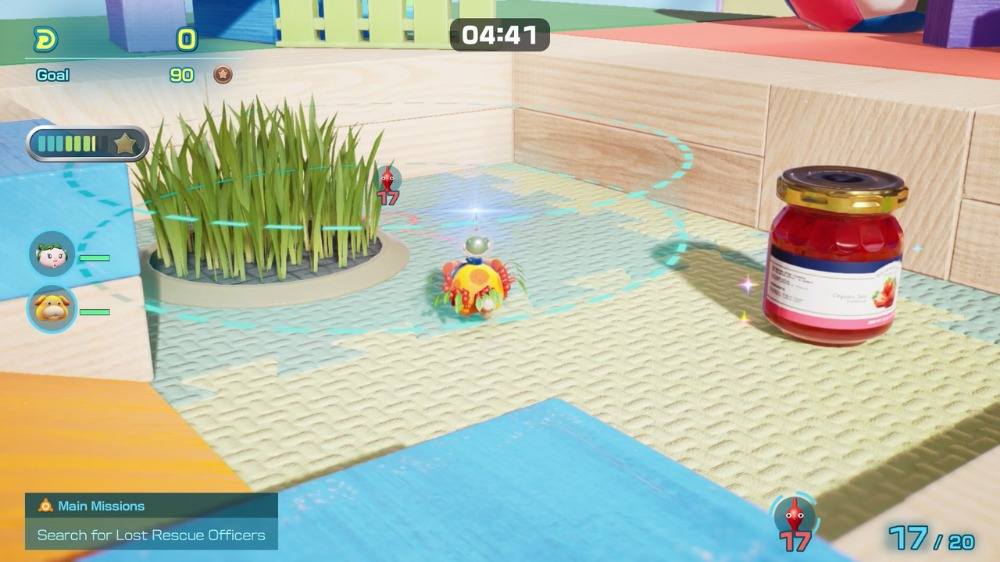This screenshot has width=1000, height=562.
Task: Click the green D score icon
Action: point(46,40)
